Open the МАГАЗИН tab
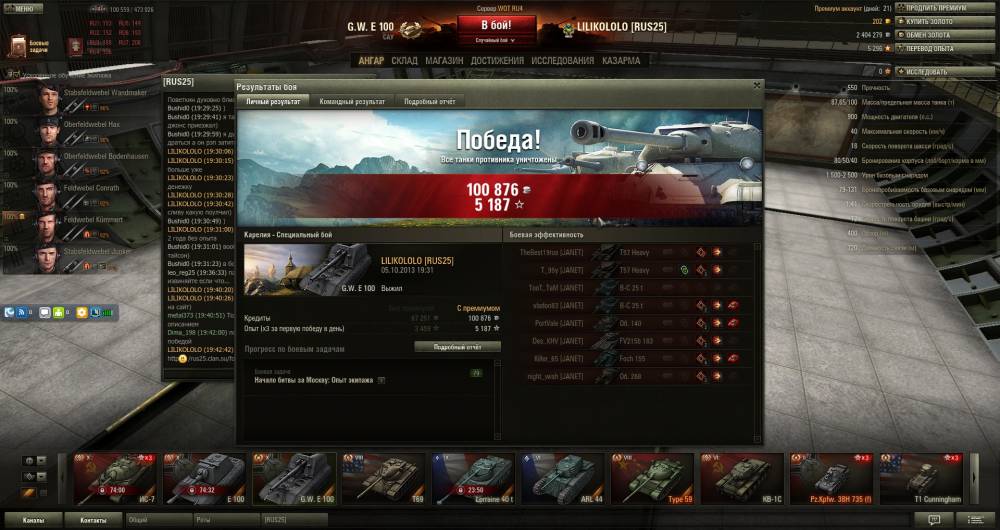The width and height of the screenshot is (1000, 530). pos(443,61)
